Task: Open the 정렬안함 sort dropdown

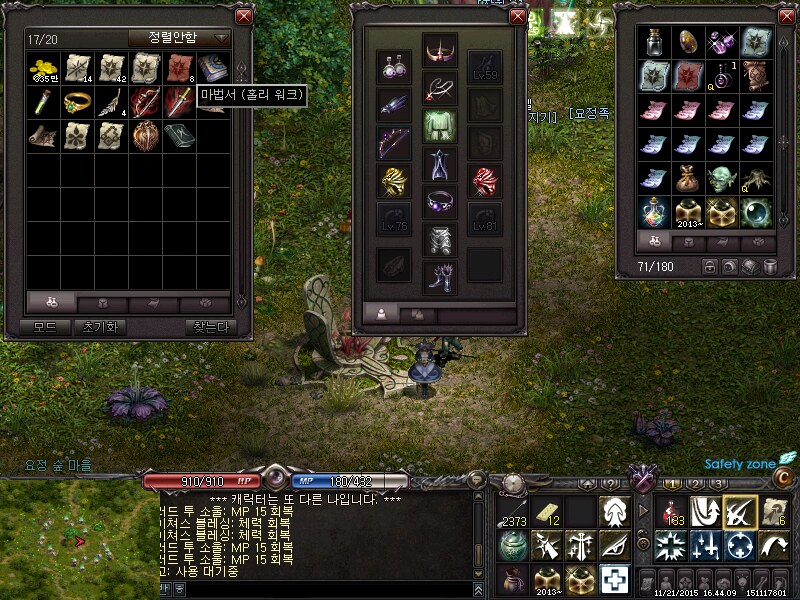Action: point(180,38)
